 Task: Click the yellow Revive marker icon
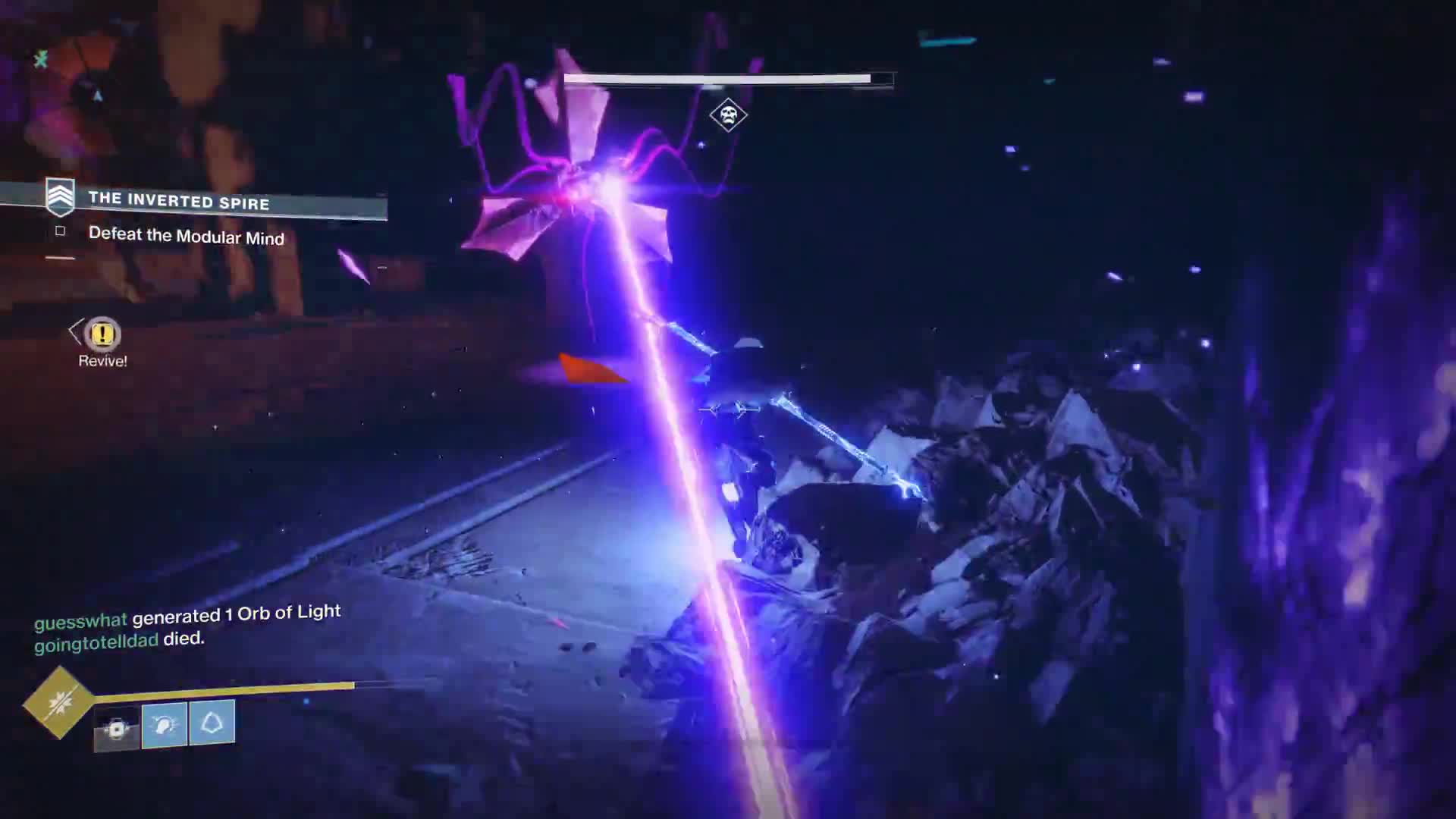[102, 334]
